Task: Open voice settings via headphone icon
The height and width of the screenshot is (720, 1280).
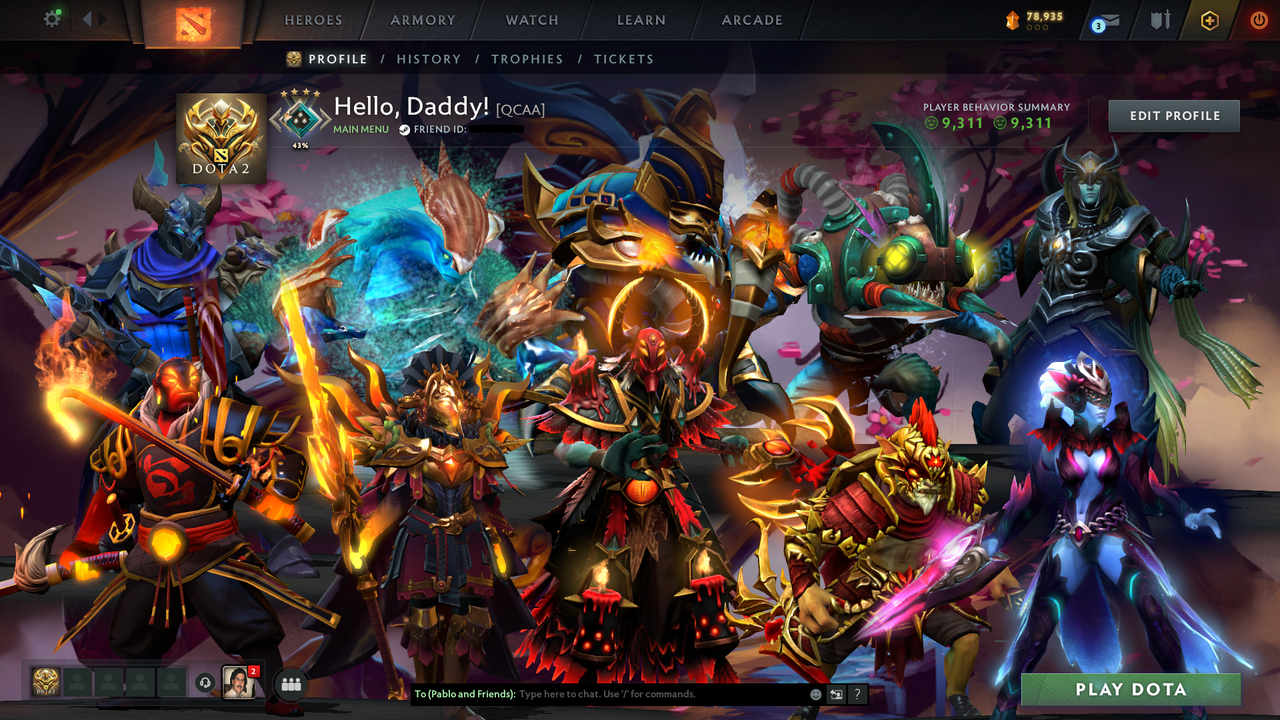Action: (x=206, y=683)
